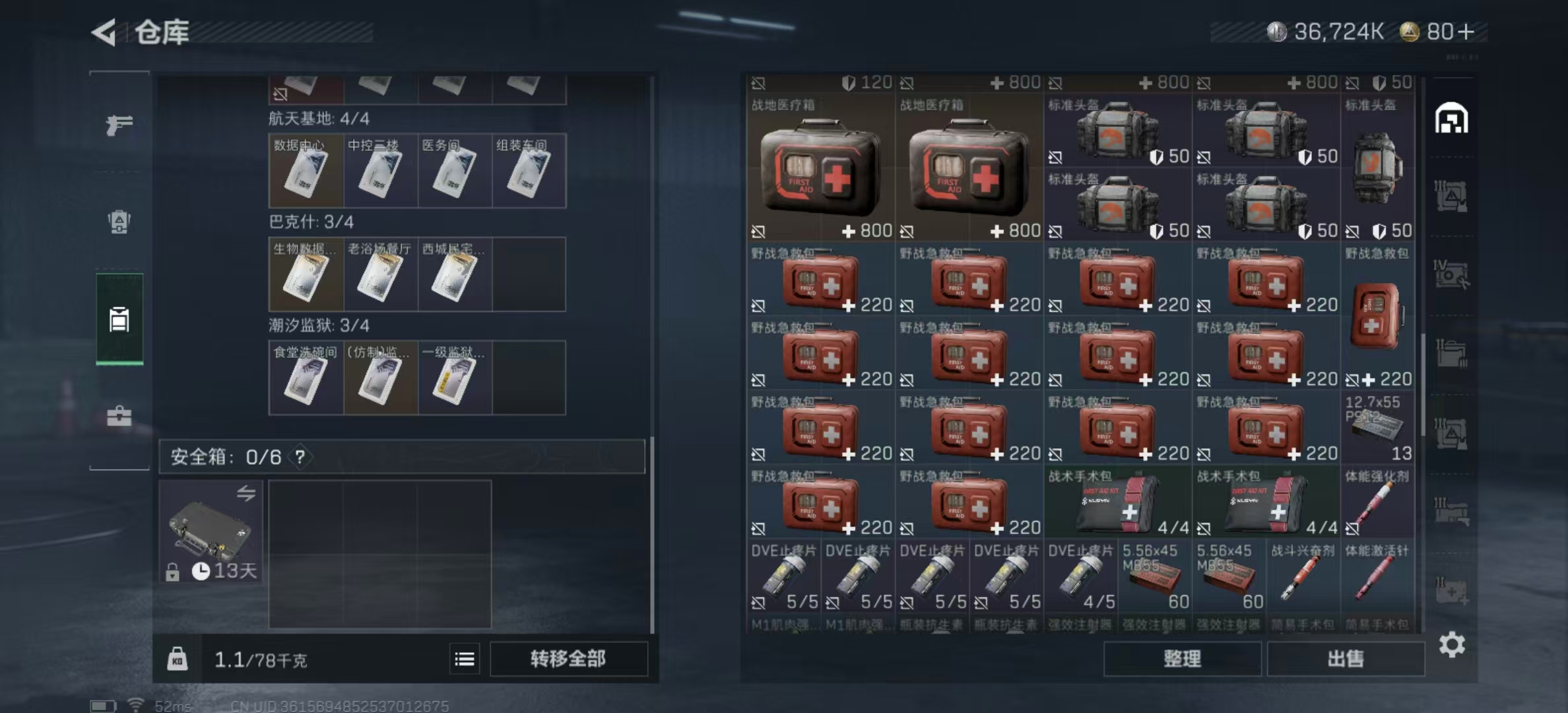Open the gear settings icon
This screenshot has height=713, width=1568.
coord(1452,644)
